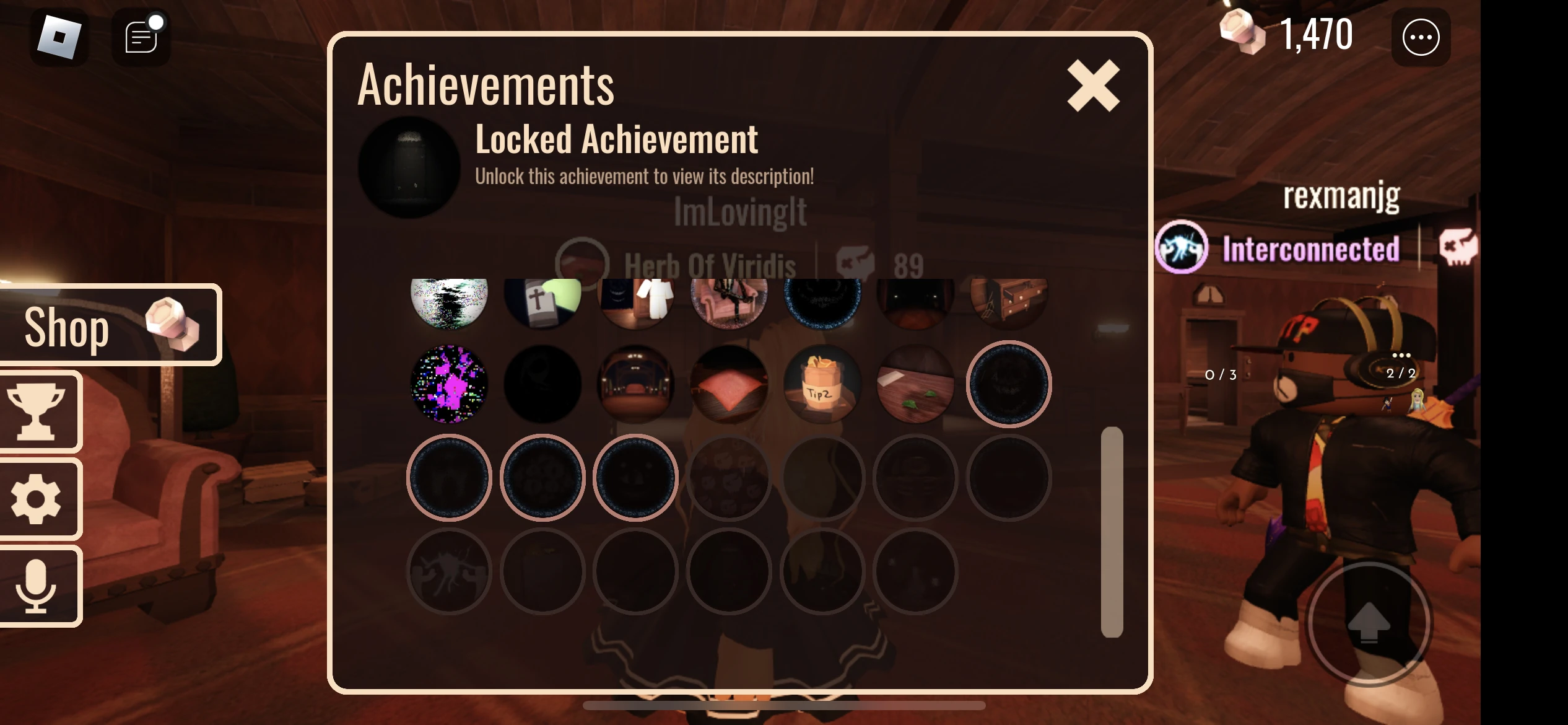View the Tip2 jar achievement
1568x725 pixels.
[x=822, y=384]
